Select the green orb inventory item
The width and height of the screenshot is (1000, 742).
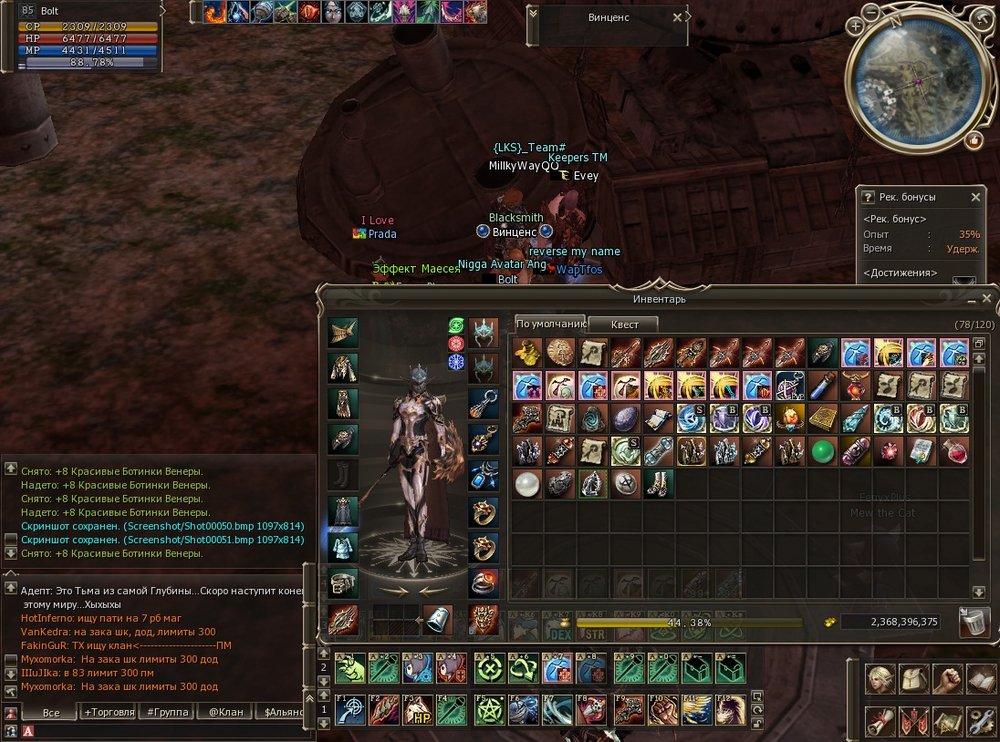pos(823,452)
